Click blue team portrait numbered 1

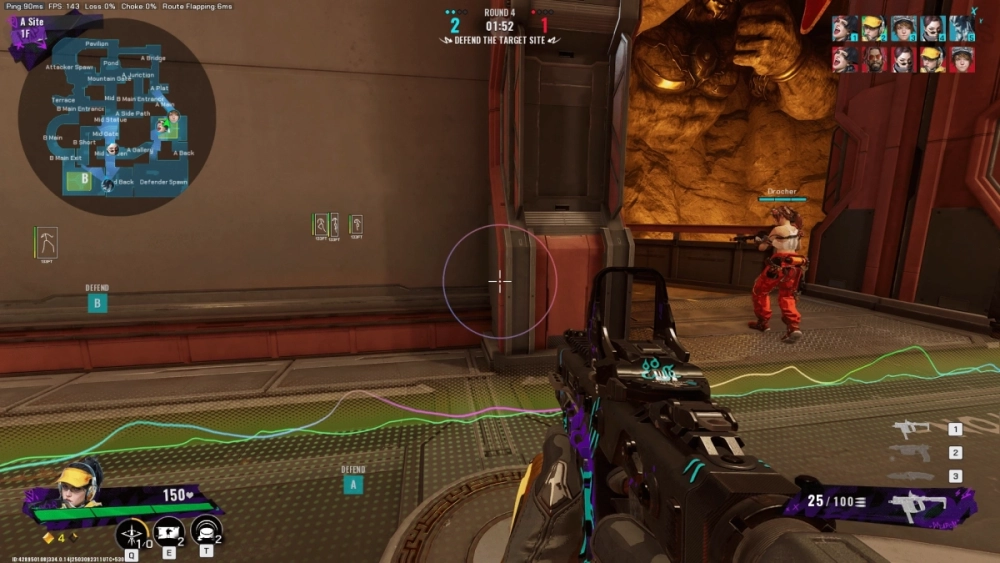tap(844, 28)
